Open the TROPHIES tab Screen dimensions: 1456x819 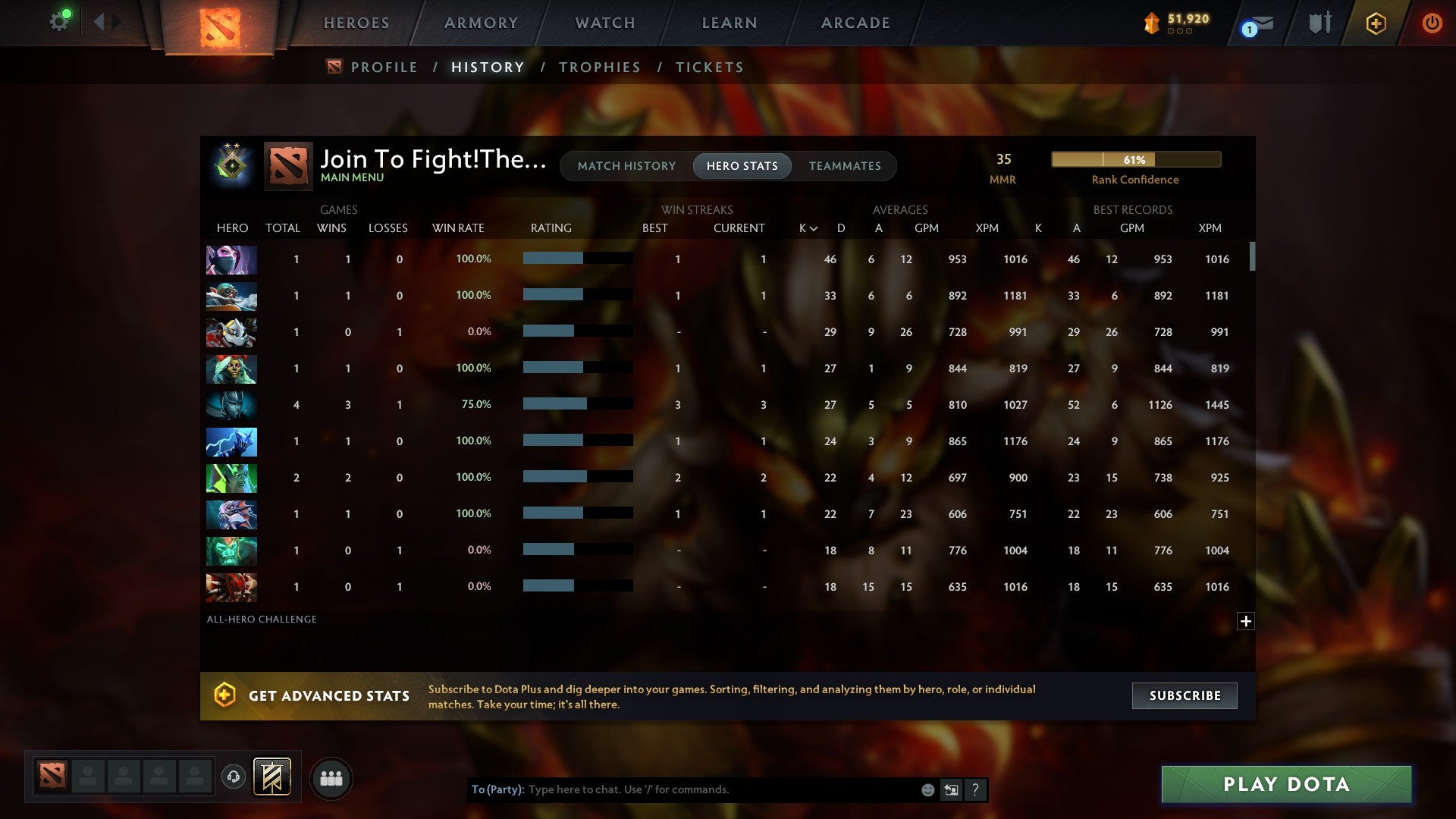coord(599,67)
